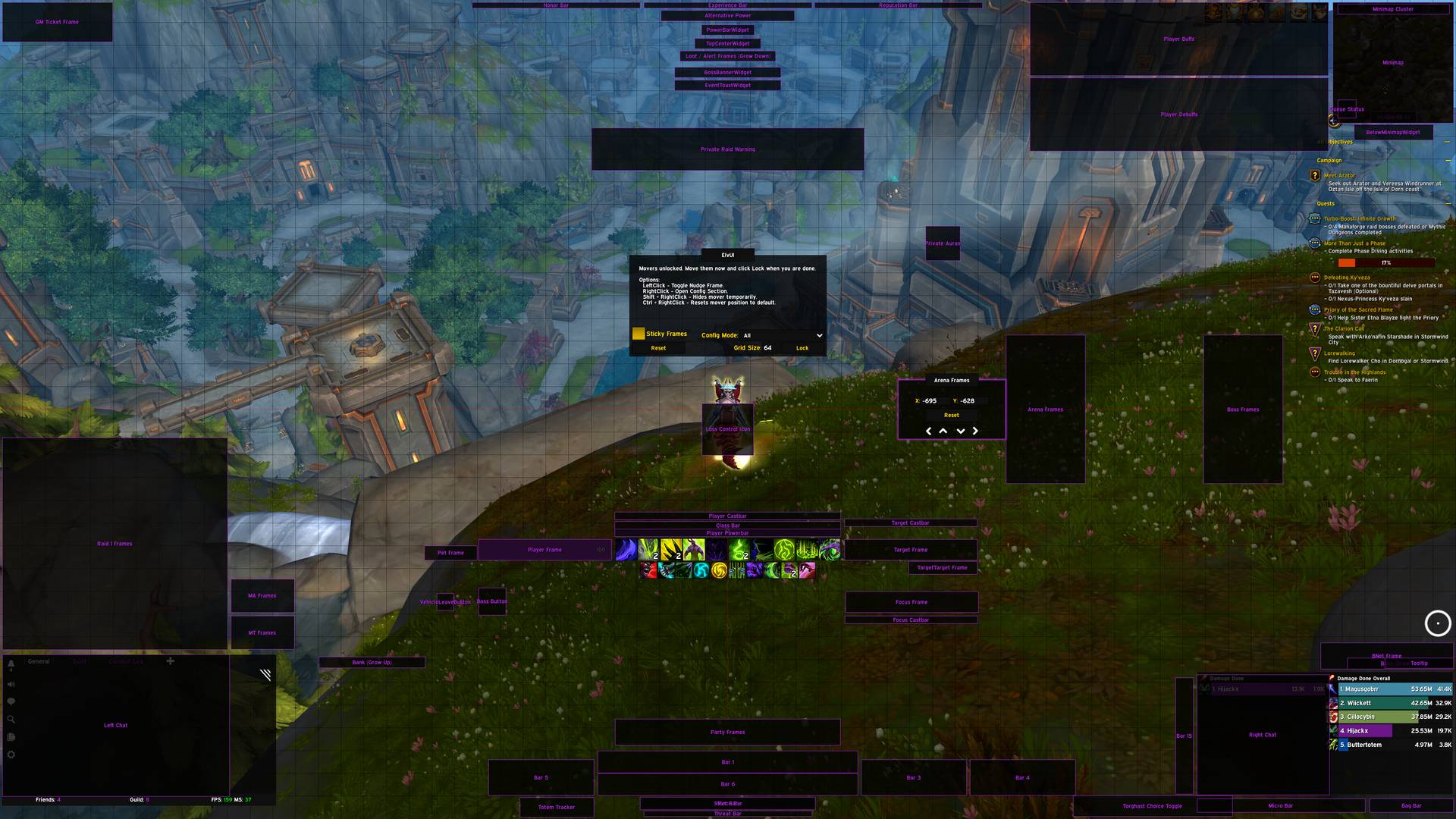The width and height of the screenshot is (1456, 819).
Task: Select the Focus Frame mover
Action: point(911,602)
